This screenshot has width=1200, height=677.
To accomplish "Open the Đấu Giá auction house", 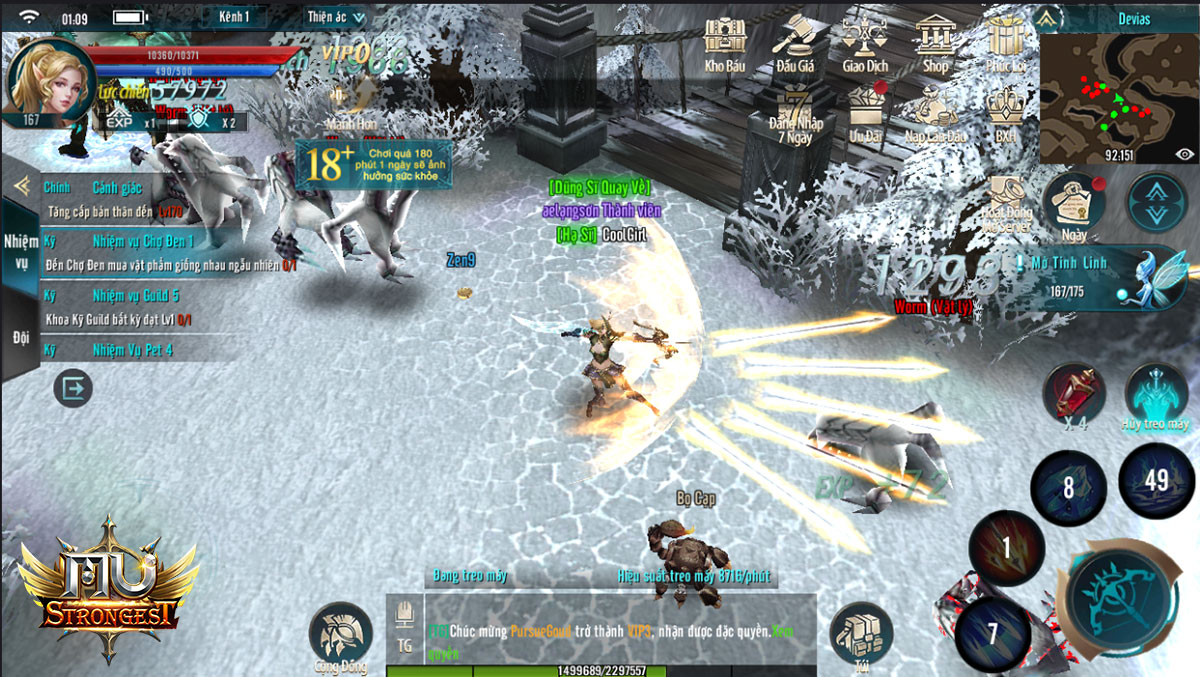I will [795, 43].
